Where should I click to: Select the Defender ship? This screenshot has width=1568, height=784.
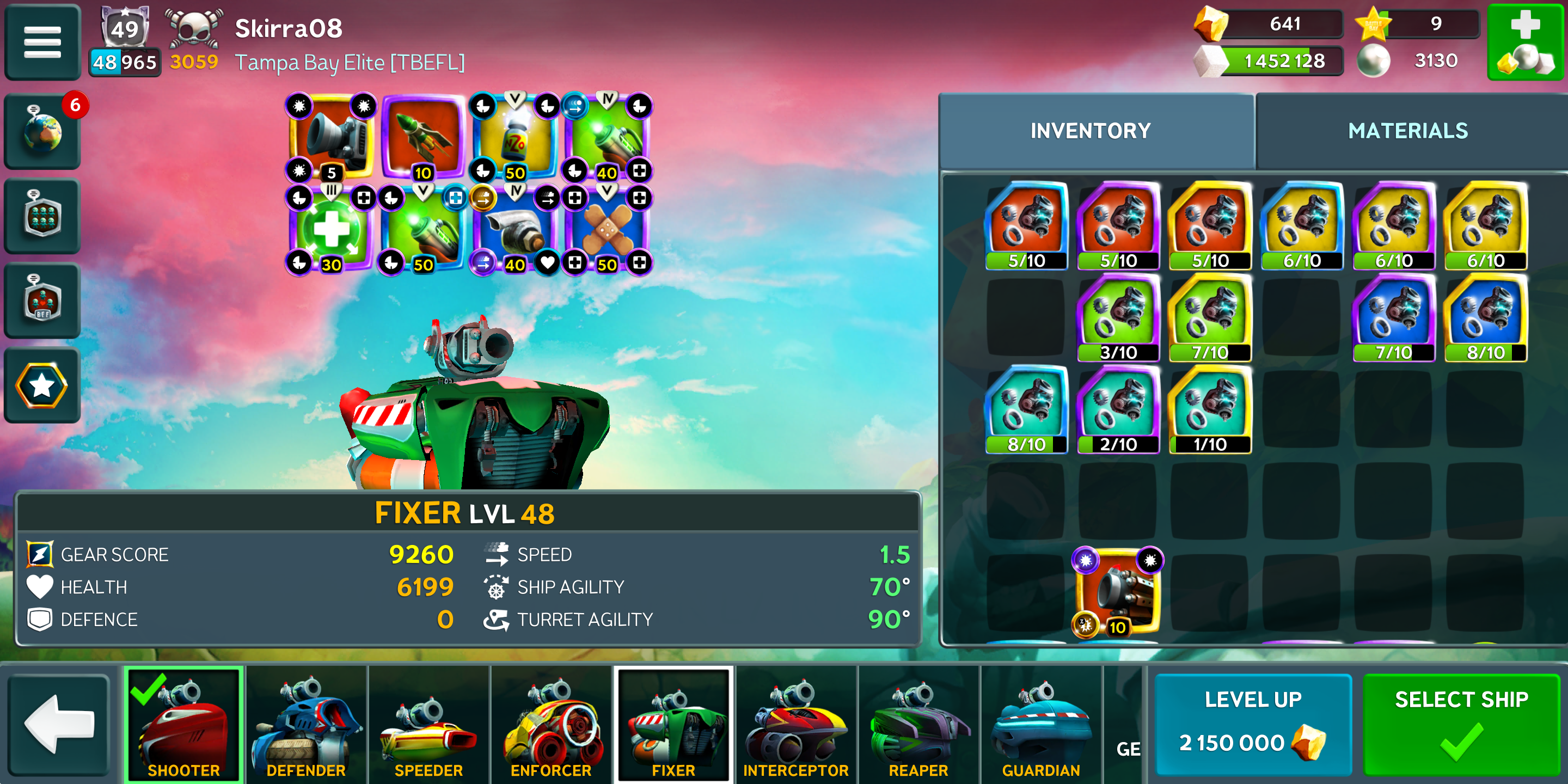coord(306,724)
